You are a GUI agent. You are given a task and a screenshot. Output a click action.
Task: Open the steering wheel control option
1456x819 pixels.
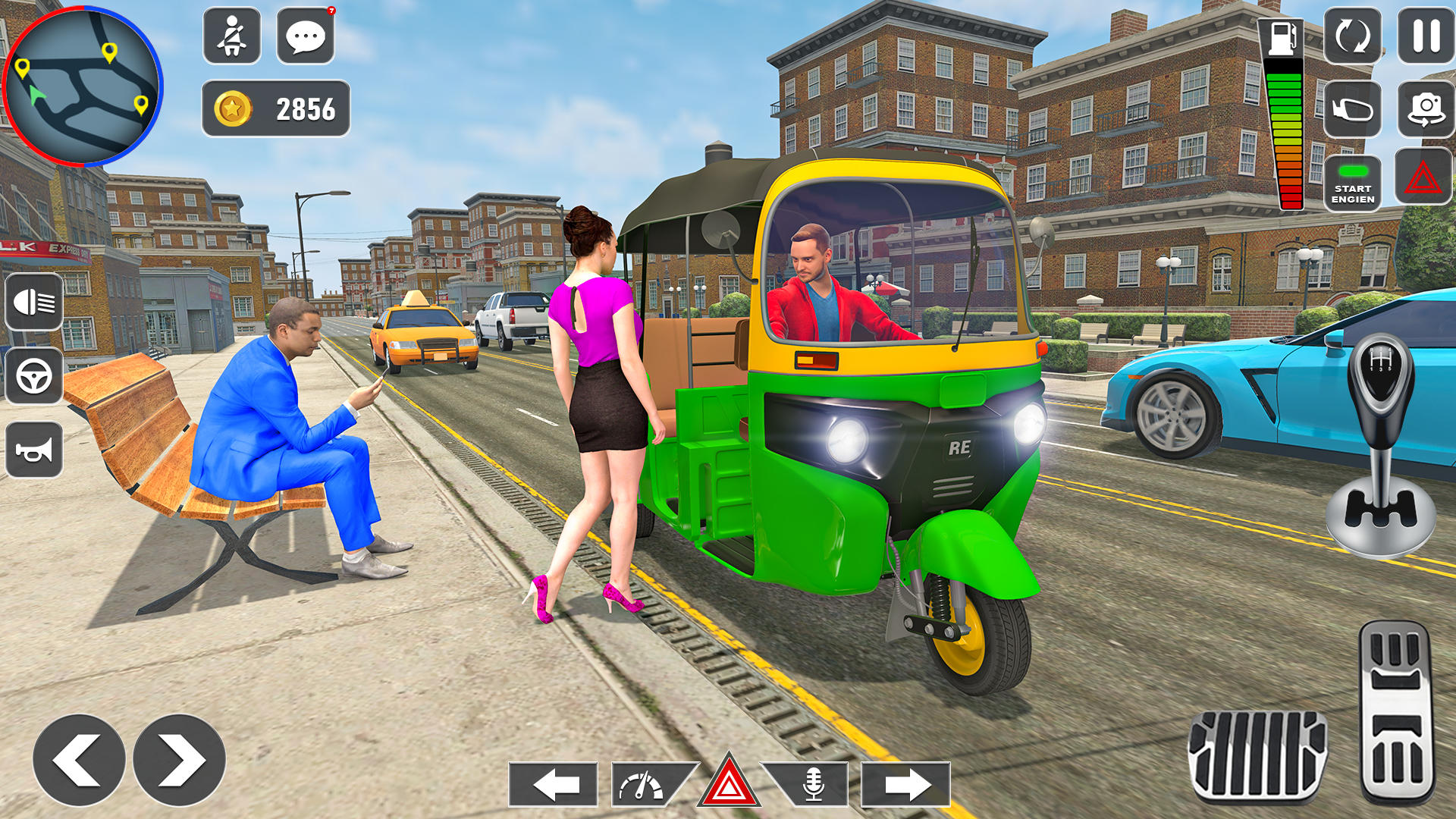[x=33, y=374]
